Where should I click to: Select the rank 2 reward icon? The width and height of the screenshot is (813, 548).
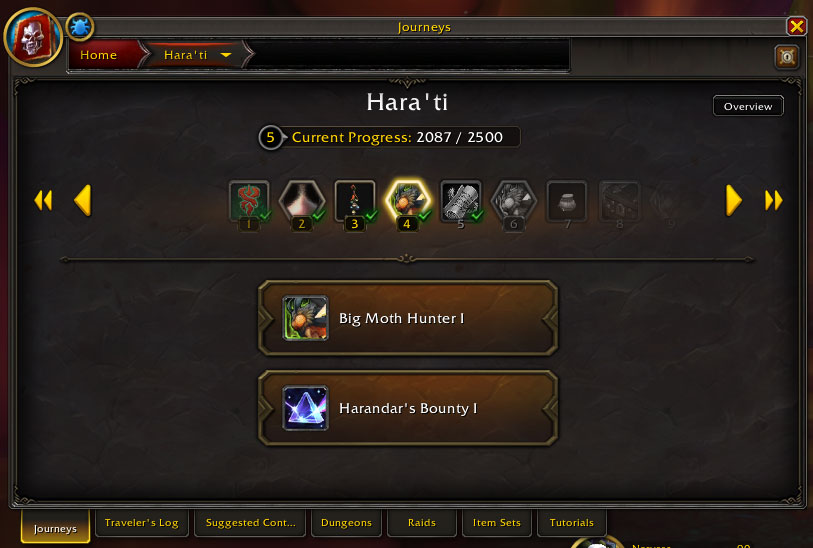pos(300,200)
